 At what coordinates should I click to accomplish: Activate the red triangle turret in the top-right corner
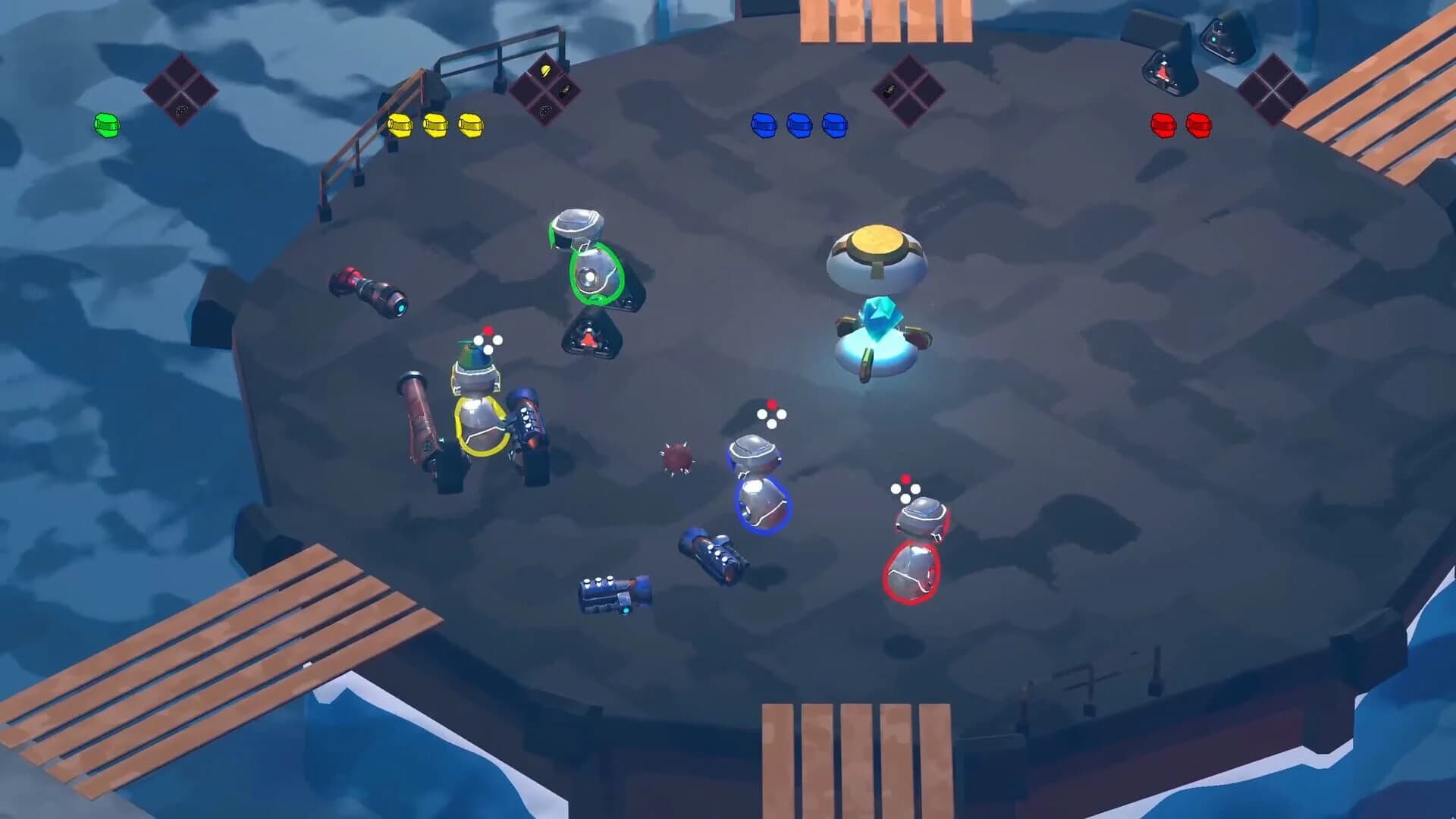1163,71
